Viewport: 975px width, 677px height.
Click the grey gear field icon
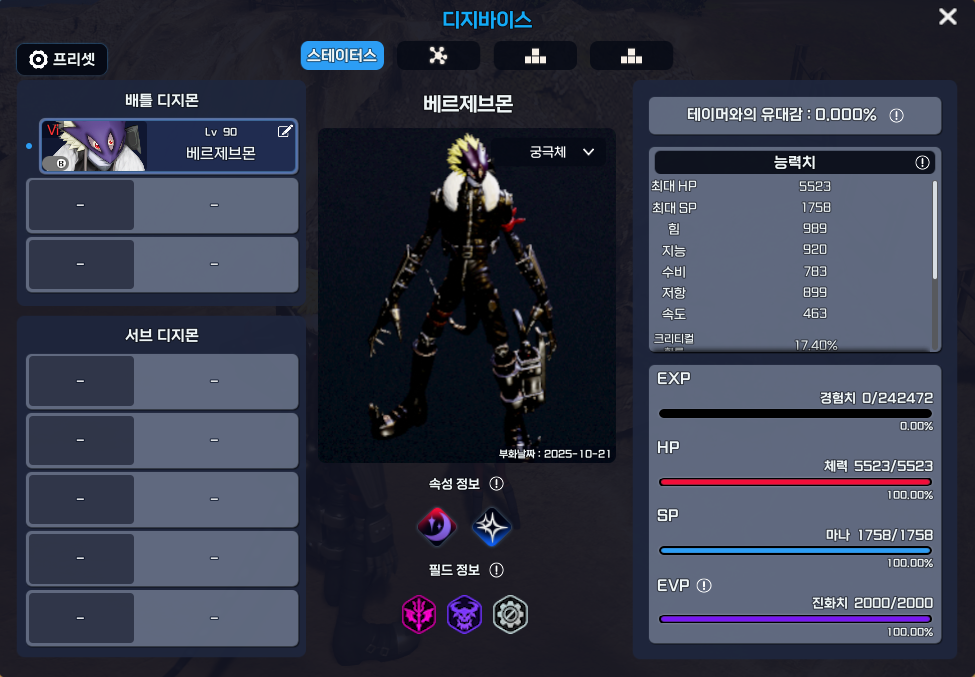[511, 613]
